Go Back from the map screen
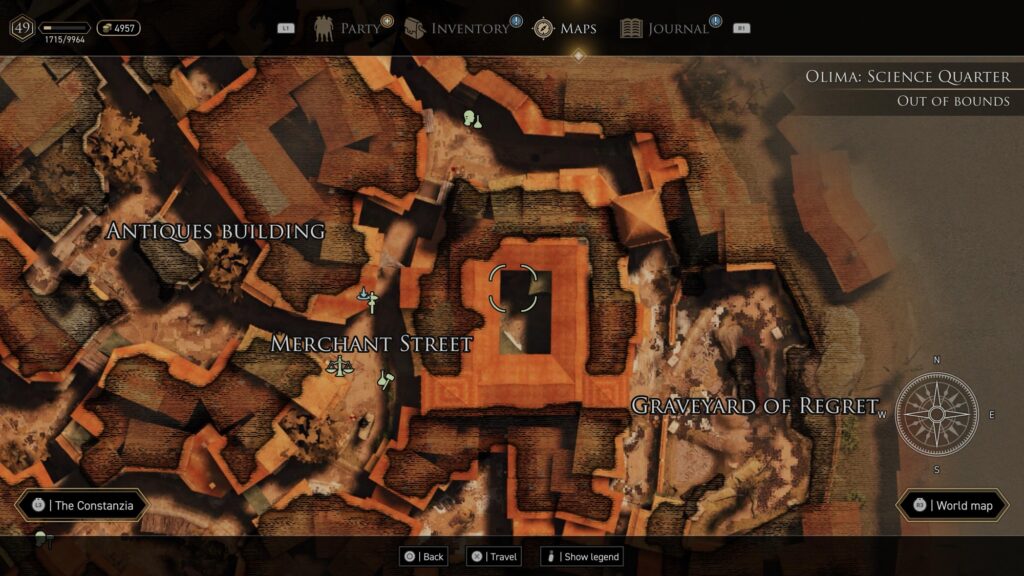Screen dimensions: 1024x576 [x=423, y=556]
